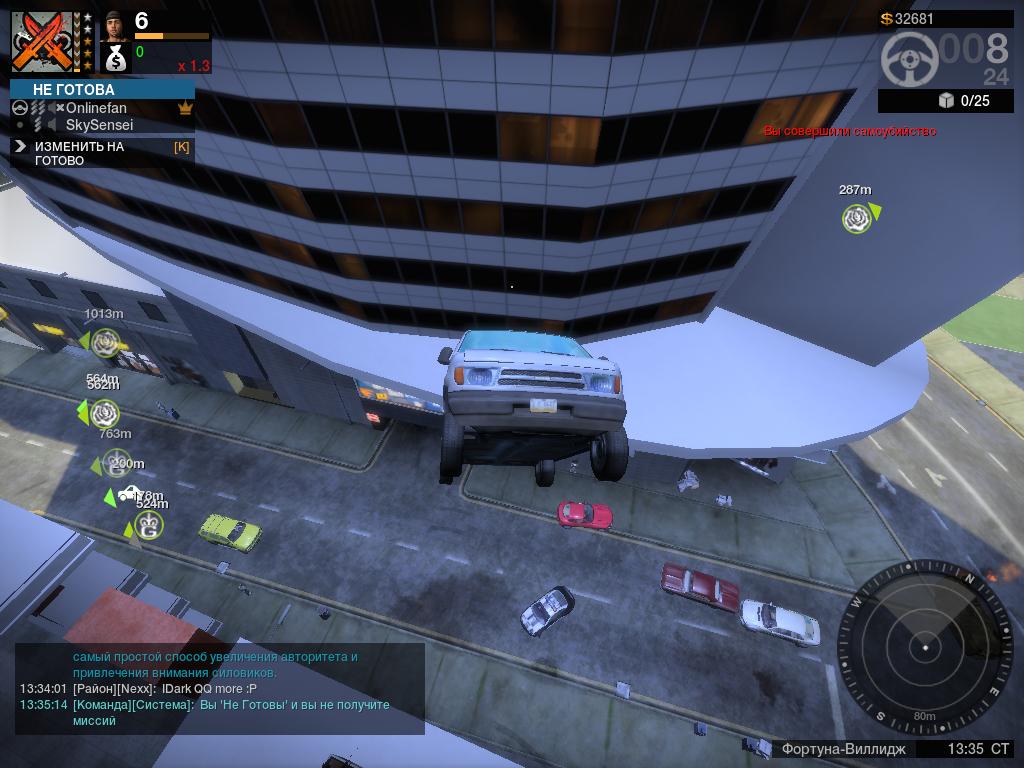Viewport: 1024px width, 768px height.
Task: Click the money bag icon
Action: pos(116,59)
